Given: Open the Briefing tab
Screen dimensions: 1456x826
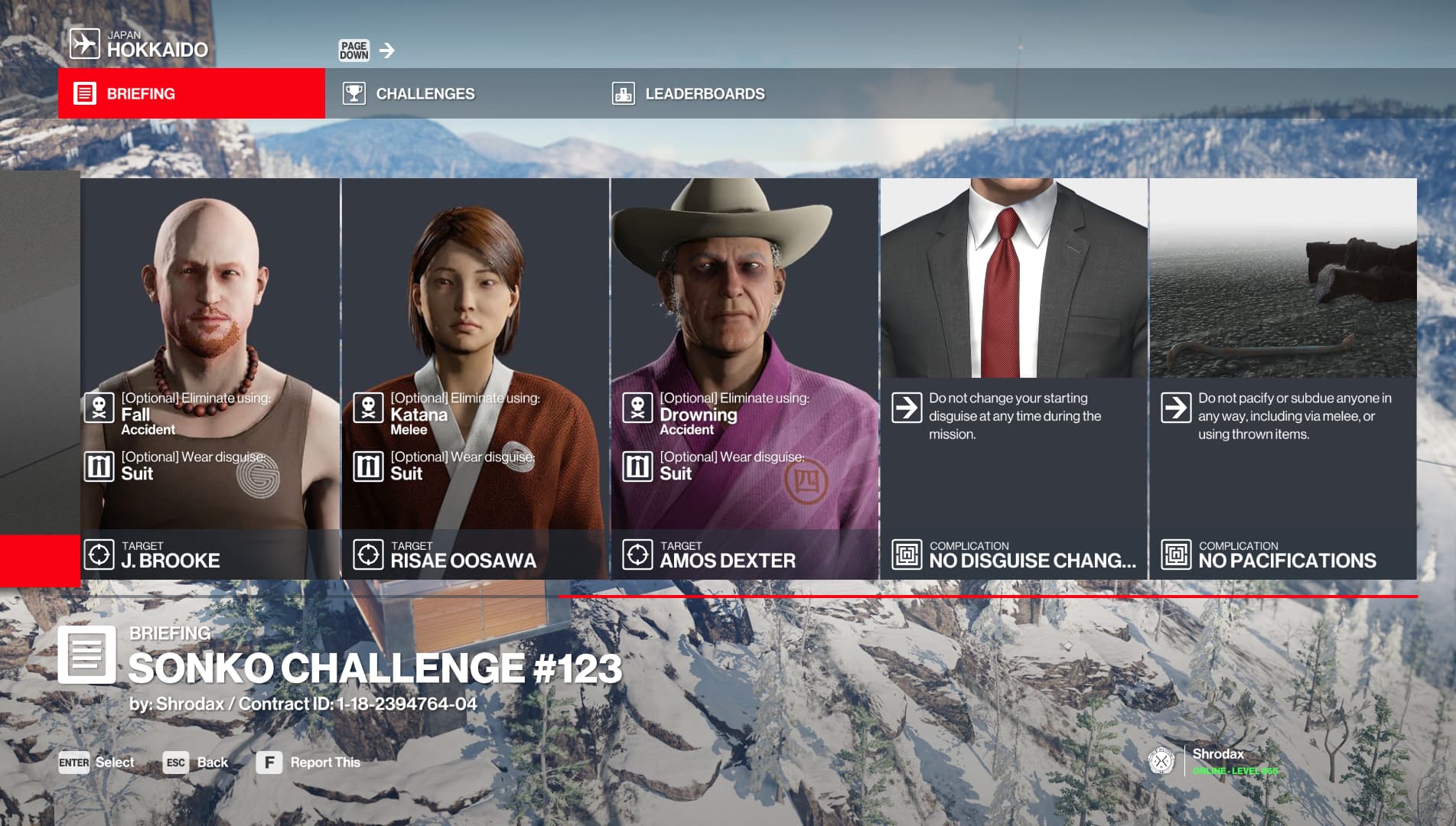Looking at the screenshot, I should [191, 93].
